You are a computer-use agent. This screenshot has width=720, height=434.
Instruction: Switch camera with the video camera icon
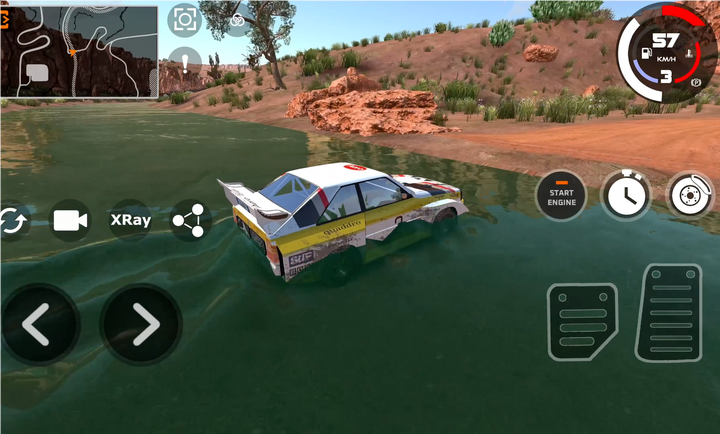click(x=70, y=220)
